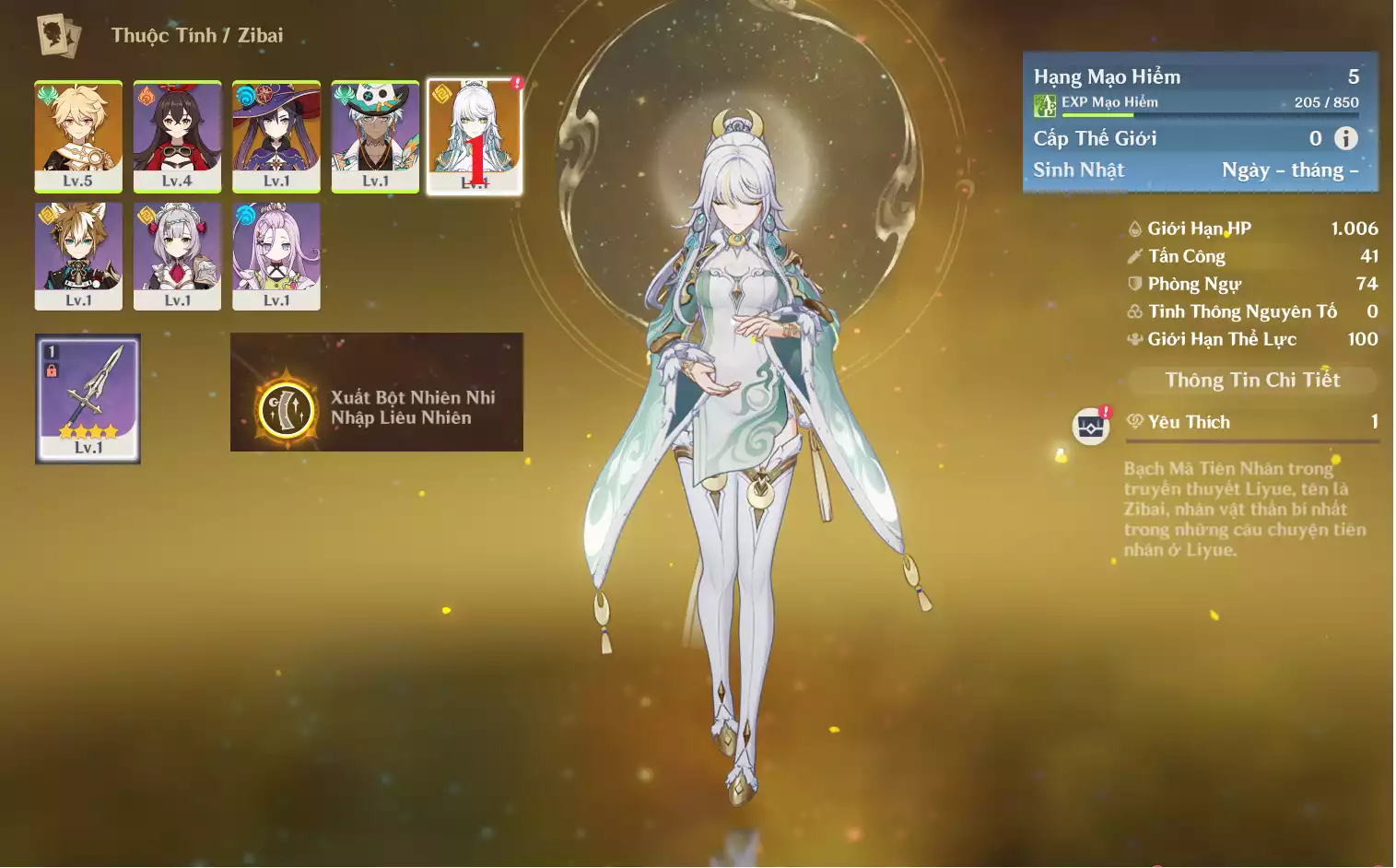Open the equipped four-star sword slot
The image size is (1396, 868).
(88, 398)
